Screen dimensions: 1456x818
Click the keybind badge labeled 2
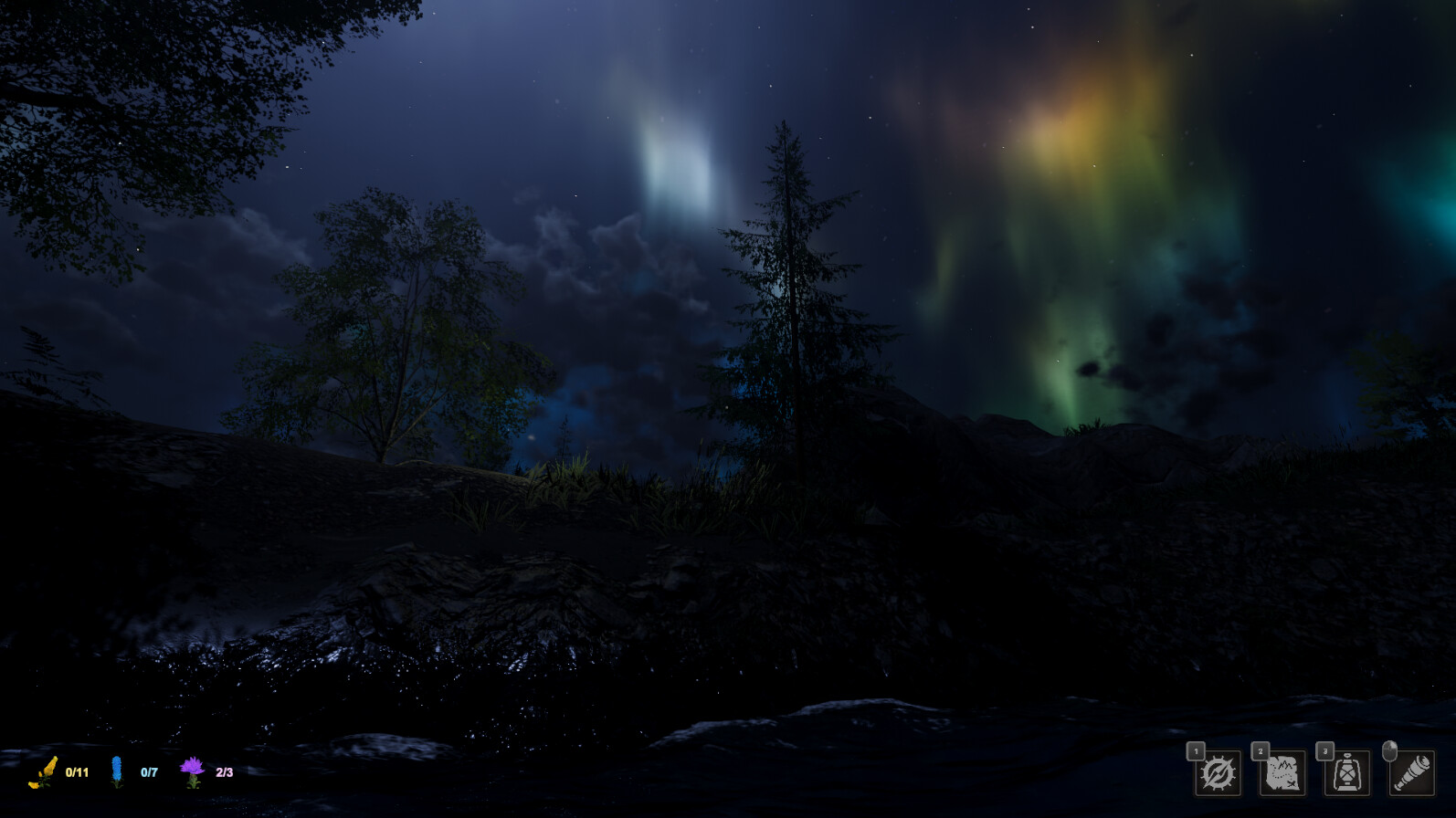point(1261,750)
